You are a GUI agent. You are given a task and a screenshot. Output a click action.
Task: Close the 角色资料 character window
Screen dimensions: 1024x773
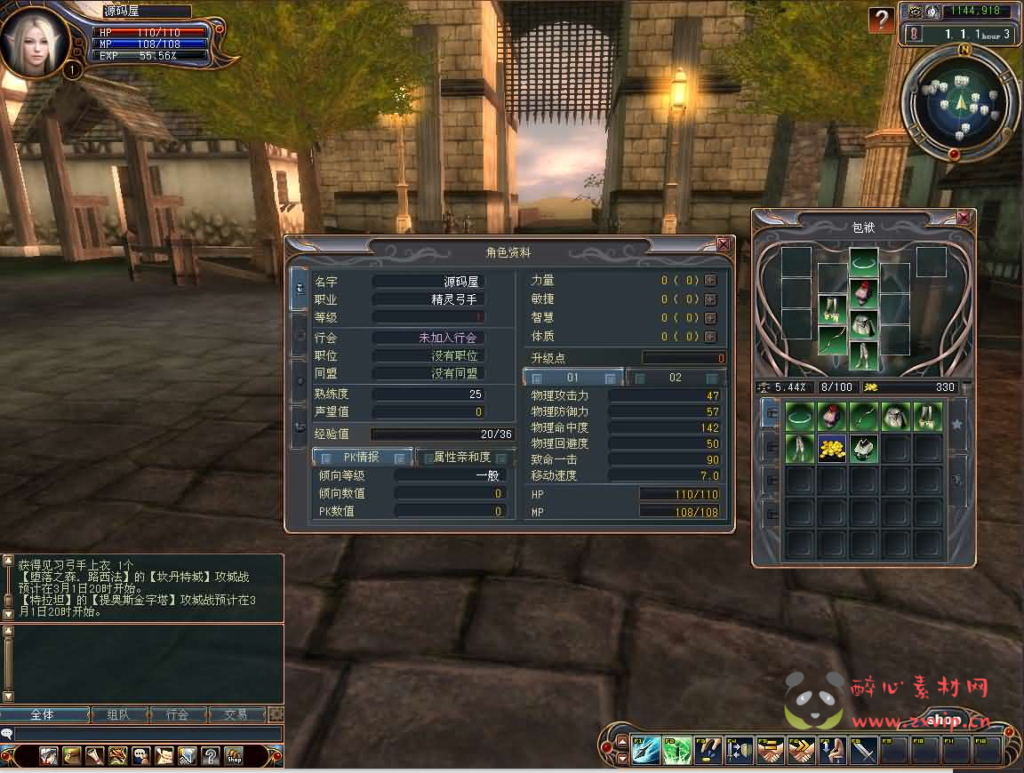click(x=723, y=245)
